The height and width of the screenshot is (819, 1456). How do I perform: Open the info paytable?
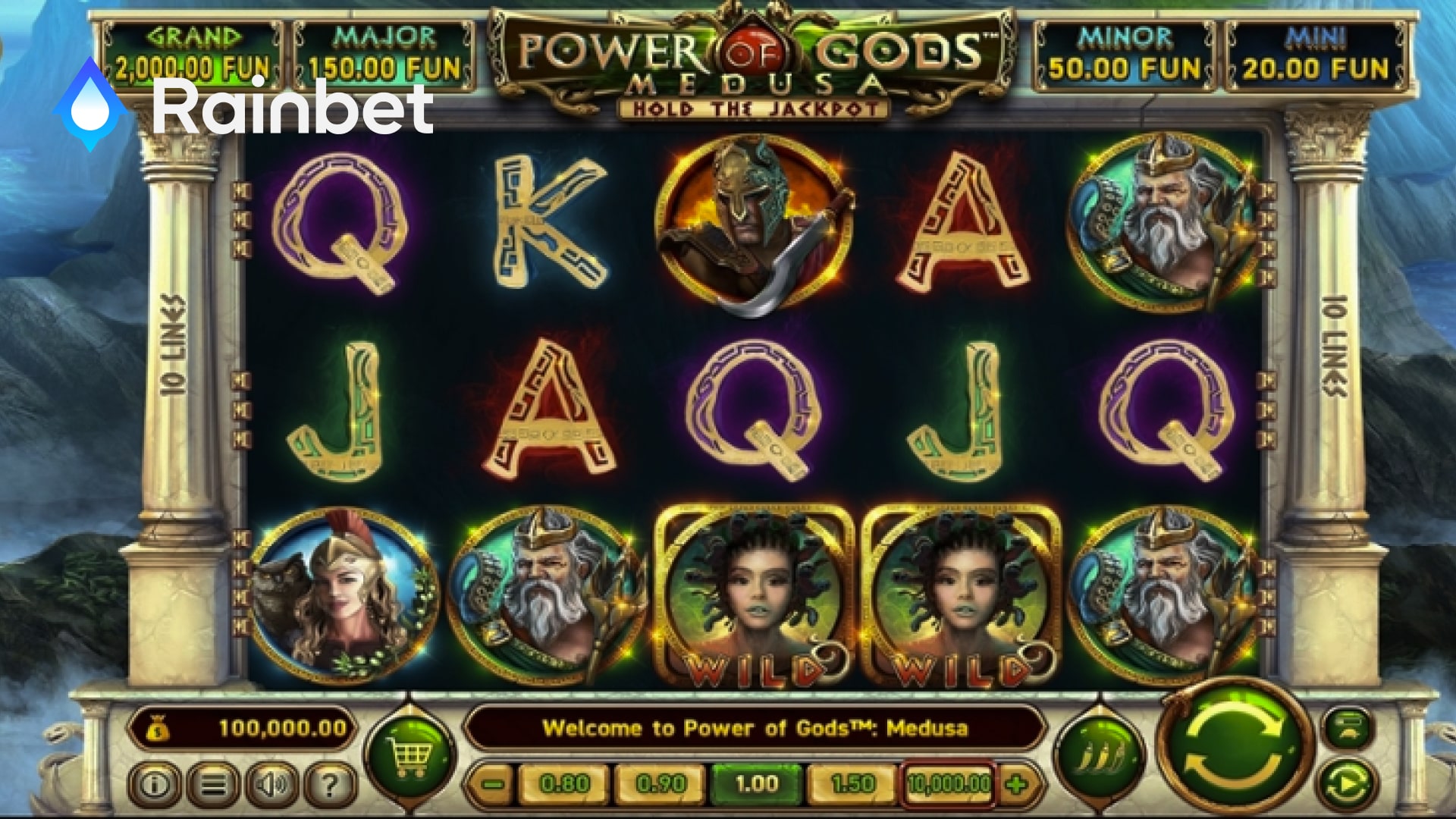click(155, 784)
